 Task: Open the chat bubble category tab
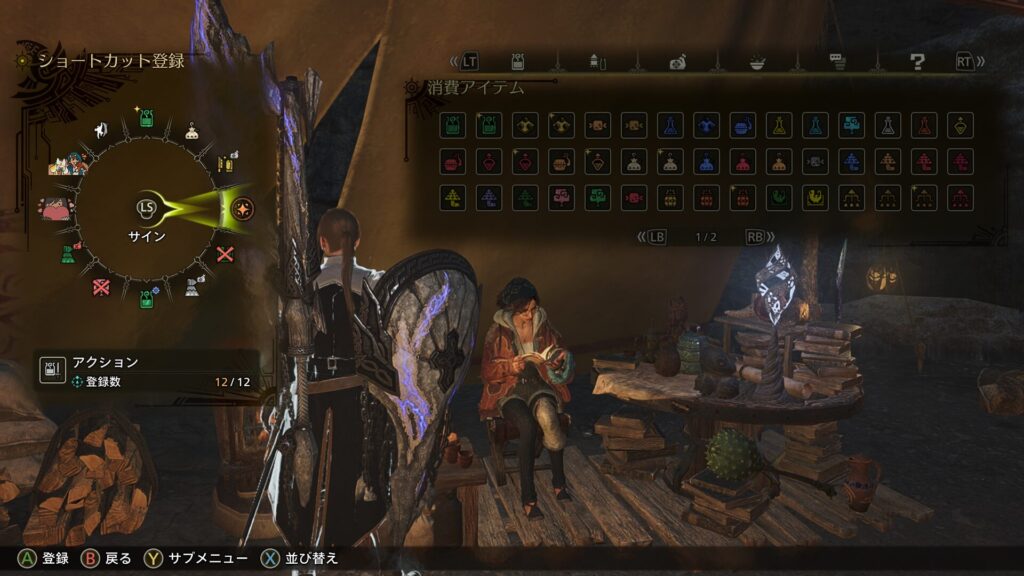point(838,61)
